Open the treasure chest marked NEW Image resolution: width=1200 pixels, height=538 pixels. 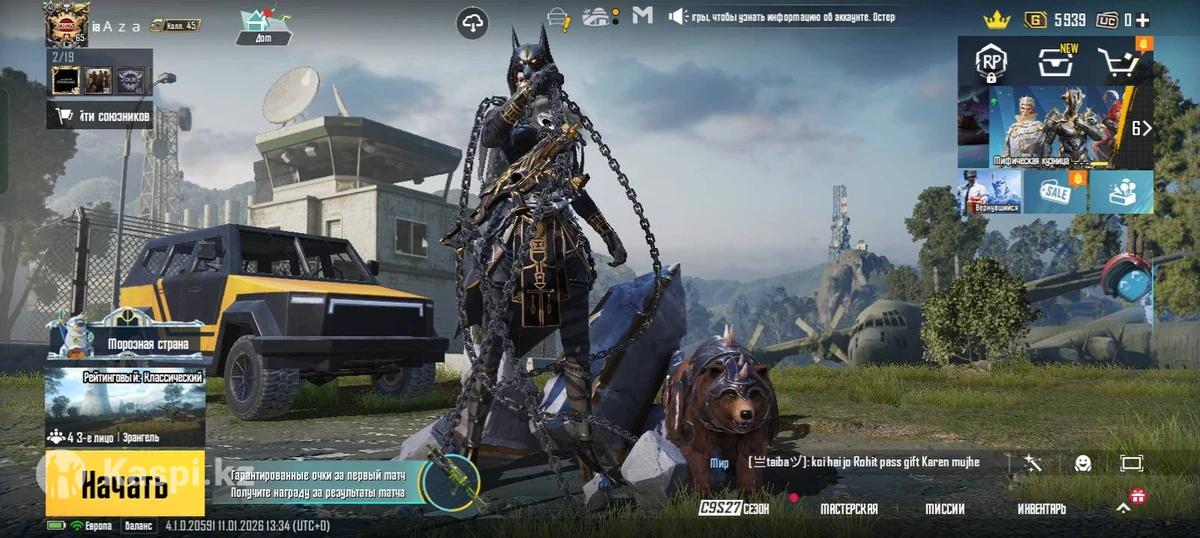coord(1054,62)
